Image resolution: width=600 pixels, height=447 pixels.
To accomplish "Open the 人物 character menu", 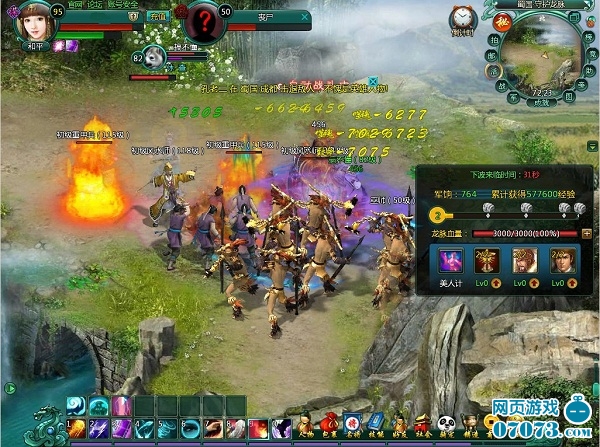I will [306, 422].
